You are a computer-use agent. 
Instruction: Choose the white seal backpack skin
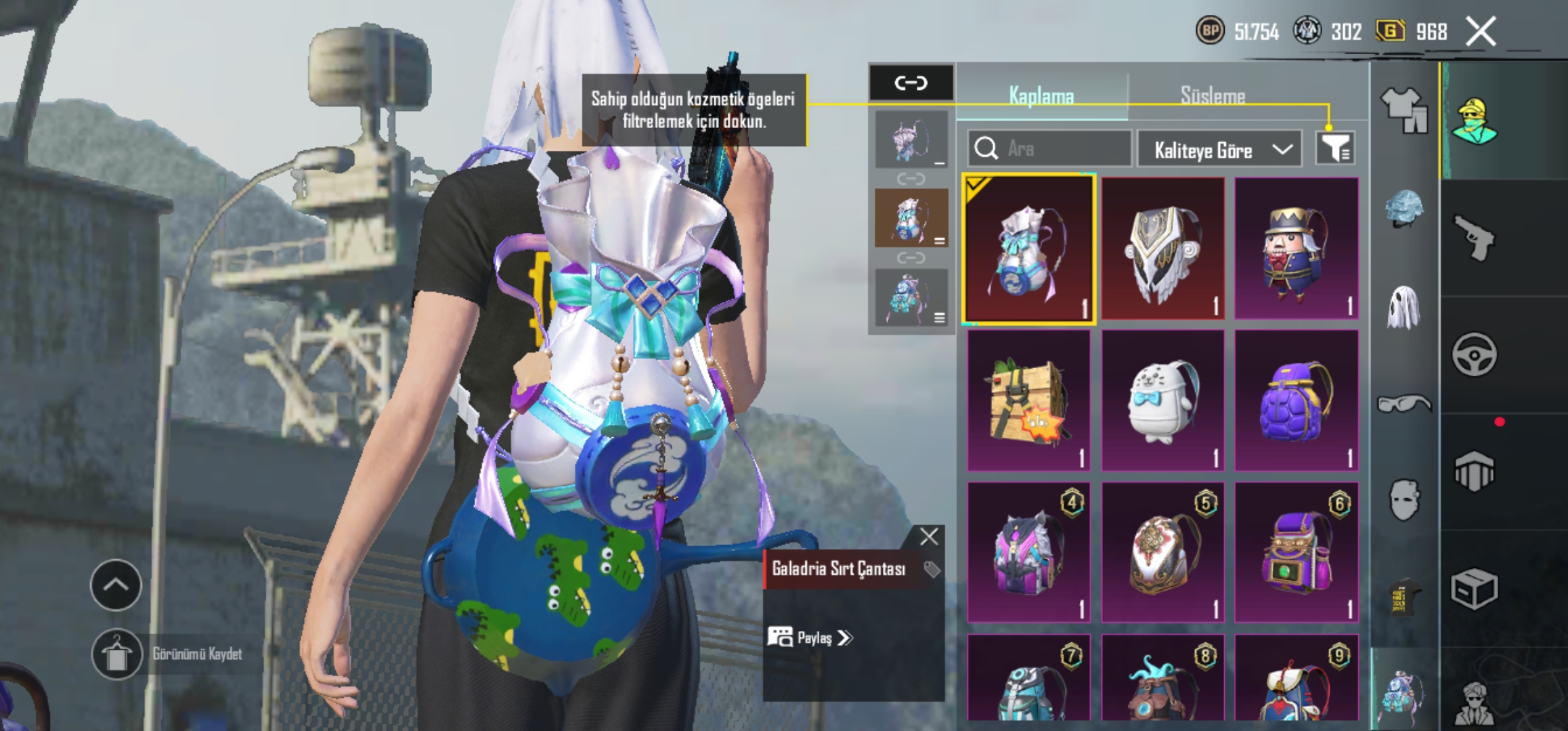[1162, 401]
